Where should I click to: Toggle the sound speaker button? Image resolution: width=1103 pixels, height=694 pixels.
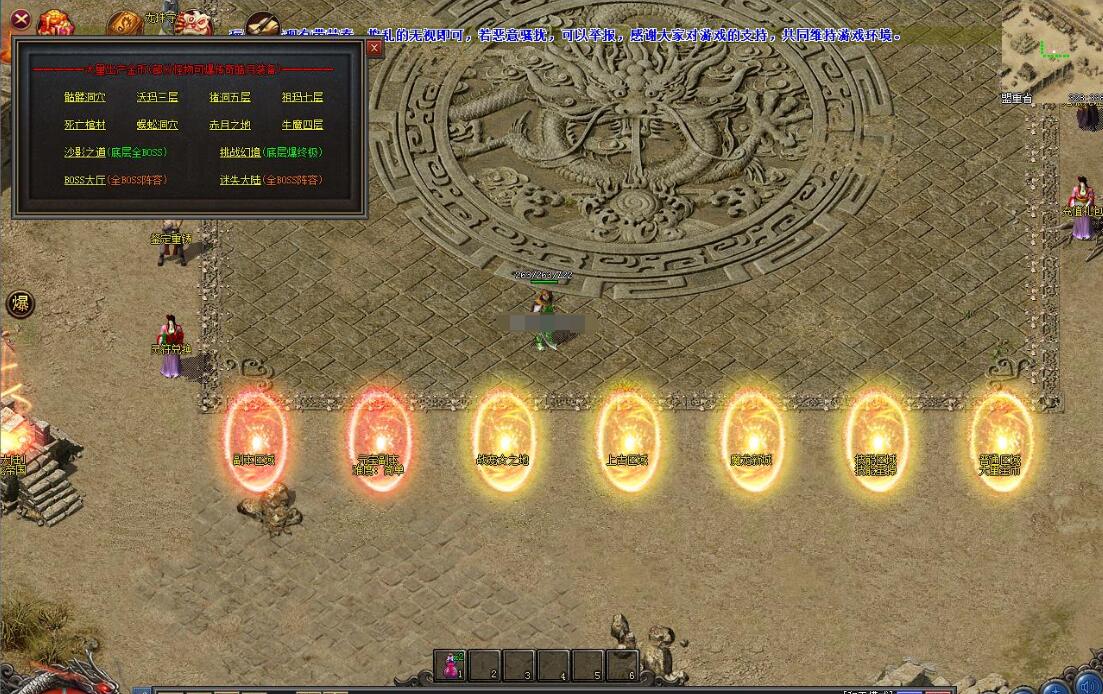pyautogui.click(x=1088, y=688)
